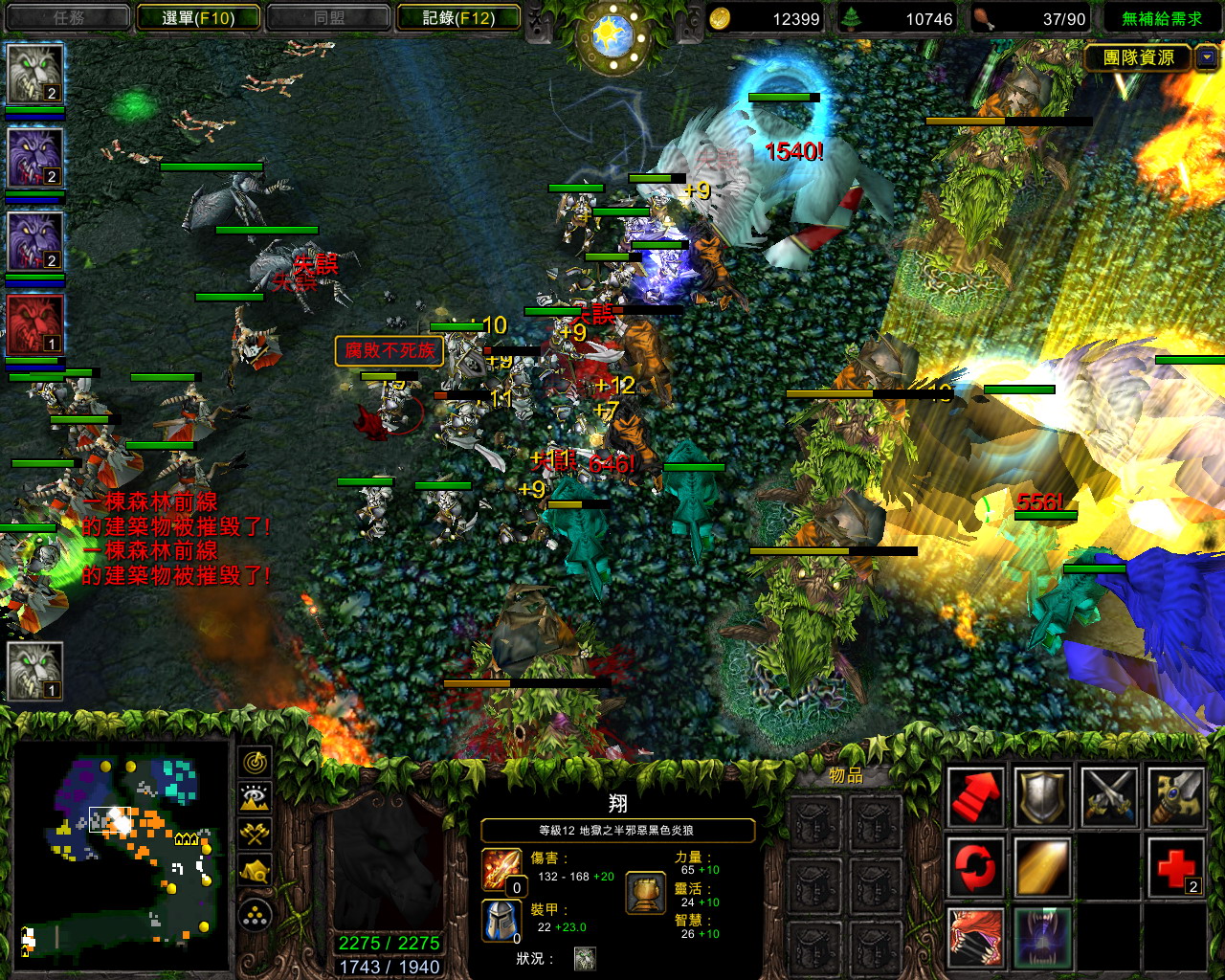This screenshot has height=980, width=1225.
Task: Activate the purple fanged jaws ability
Action: (1042, 937)
